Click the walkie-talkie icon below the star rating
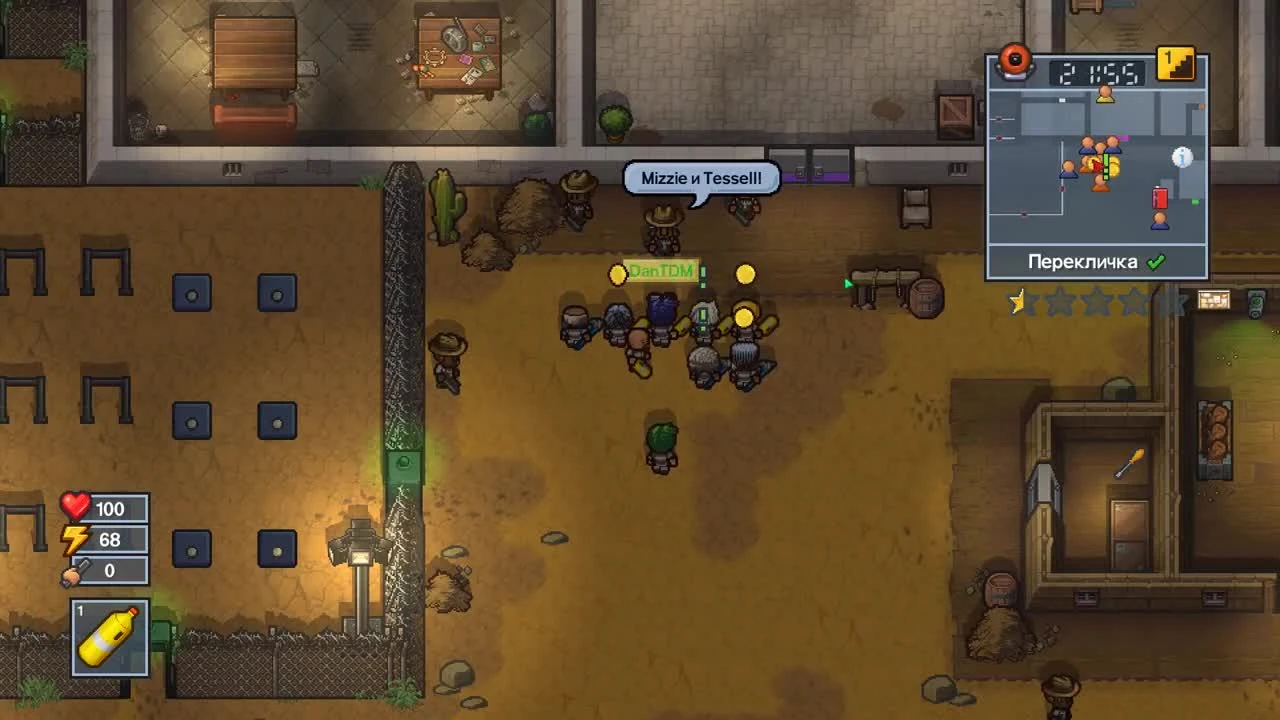The height and width of the screenshot is (720, 1280). (1253, 303)
